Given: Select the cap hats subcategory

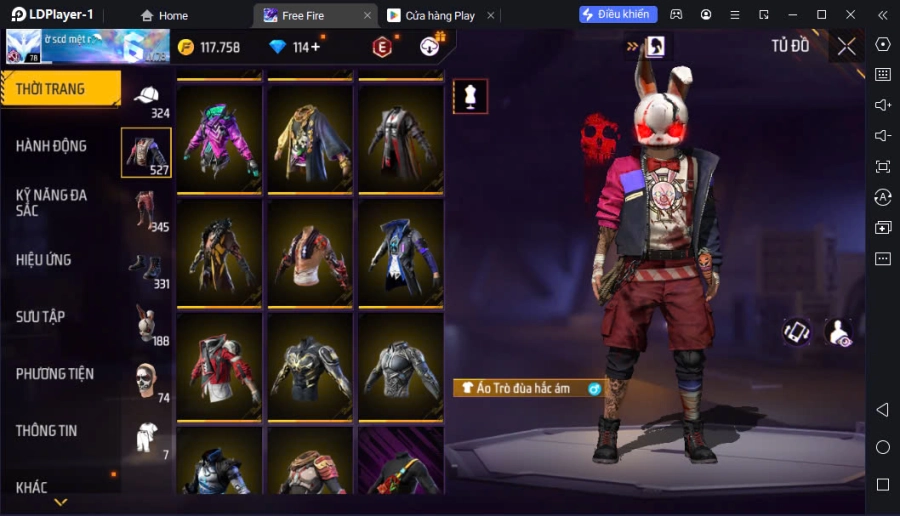Looking at the screenshot, I should 147,97.
